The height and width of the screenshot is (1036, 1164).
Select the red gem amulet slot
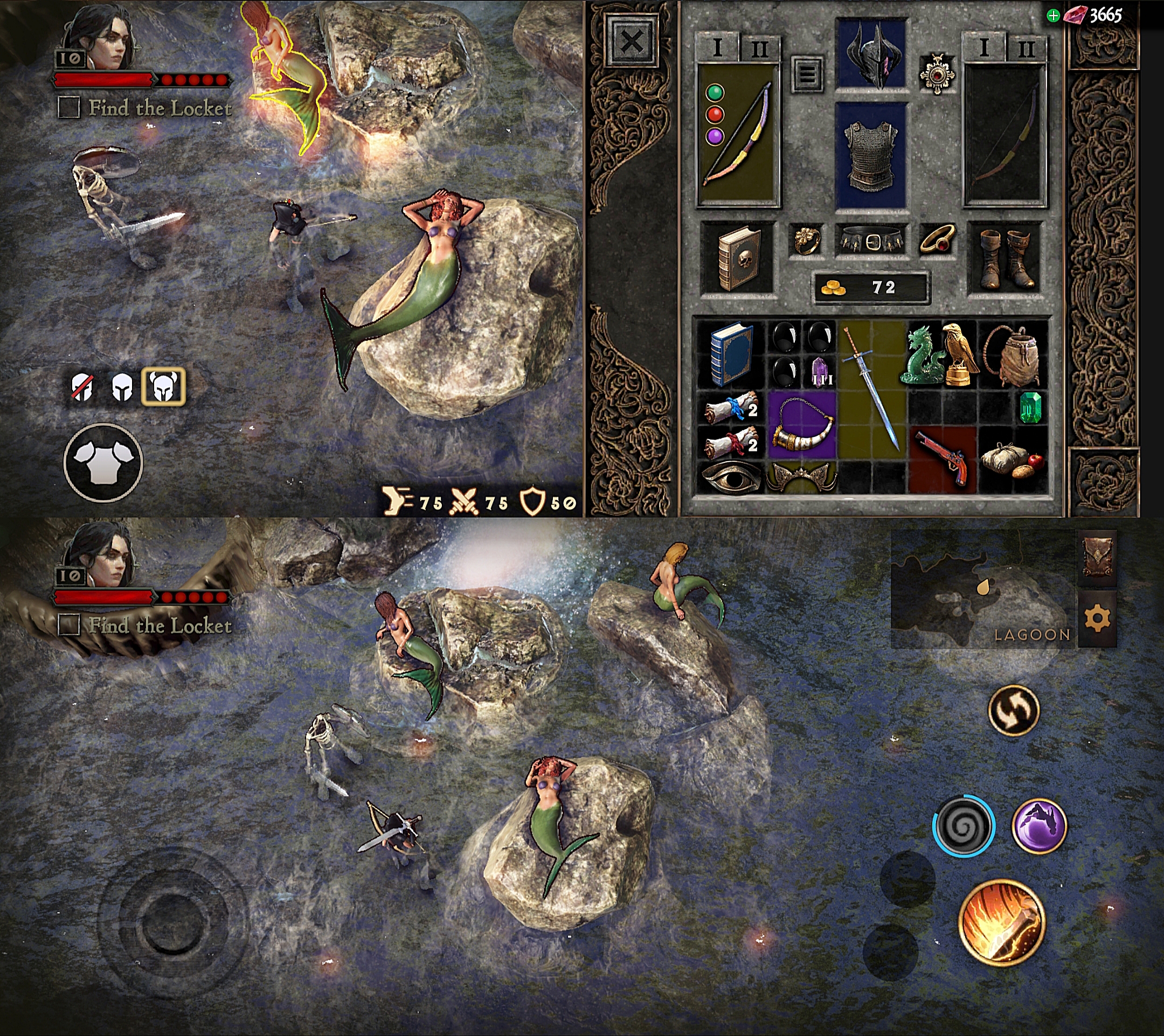point(936,74)
